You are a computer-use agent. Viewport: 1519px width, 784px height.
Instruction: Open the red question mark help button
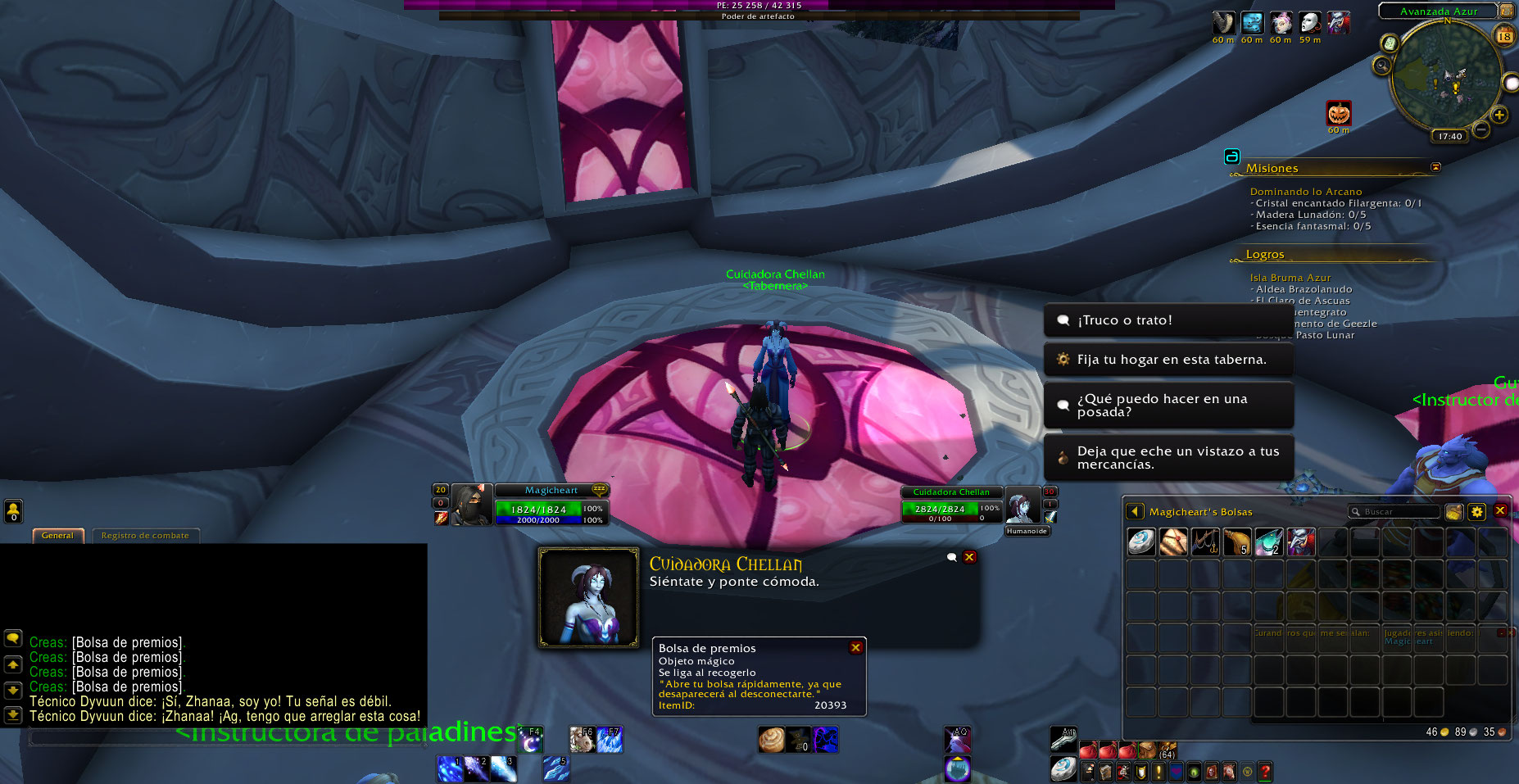pos(1265,771)
